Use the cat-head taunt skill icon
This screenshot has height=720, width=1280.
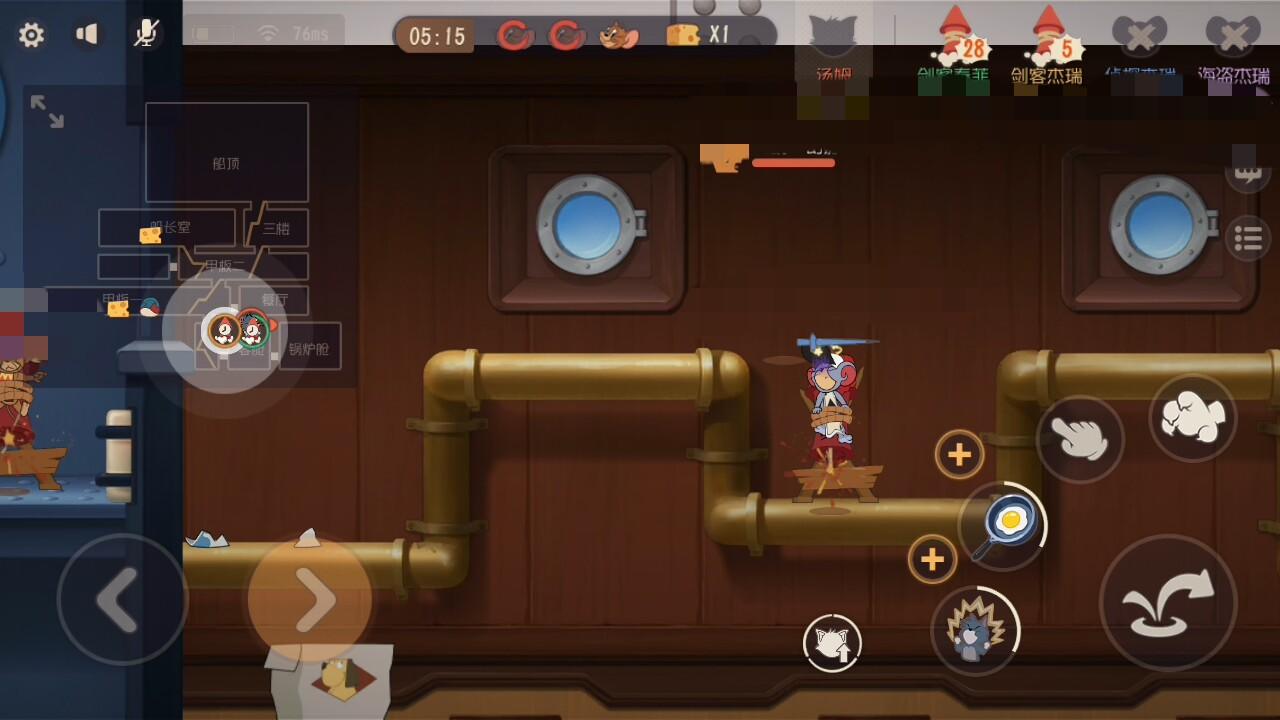point(832,642)
